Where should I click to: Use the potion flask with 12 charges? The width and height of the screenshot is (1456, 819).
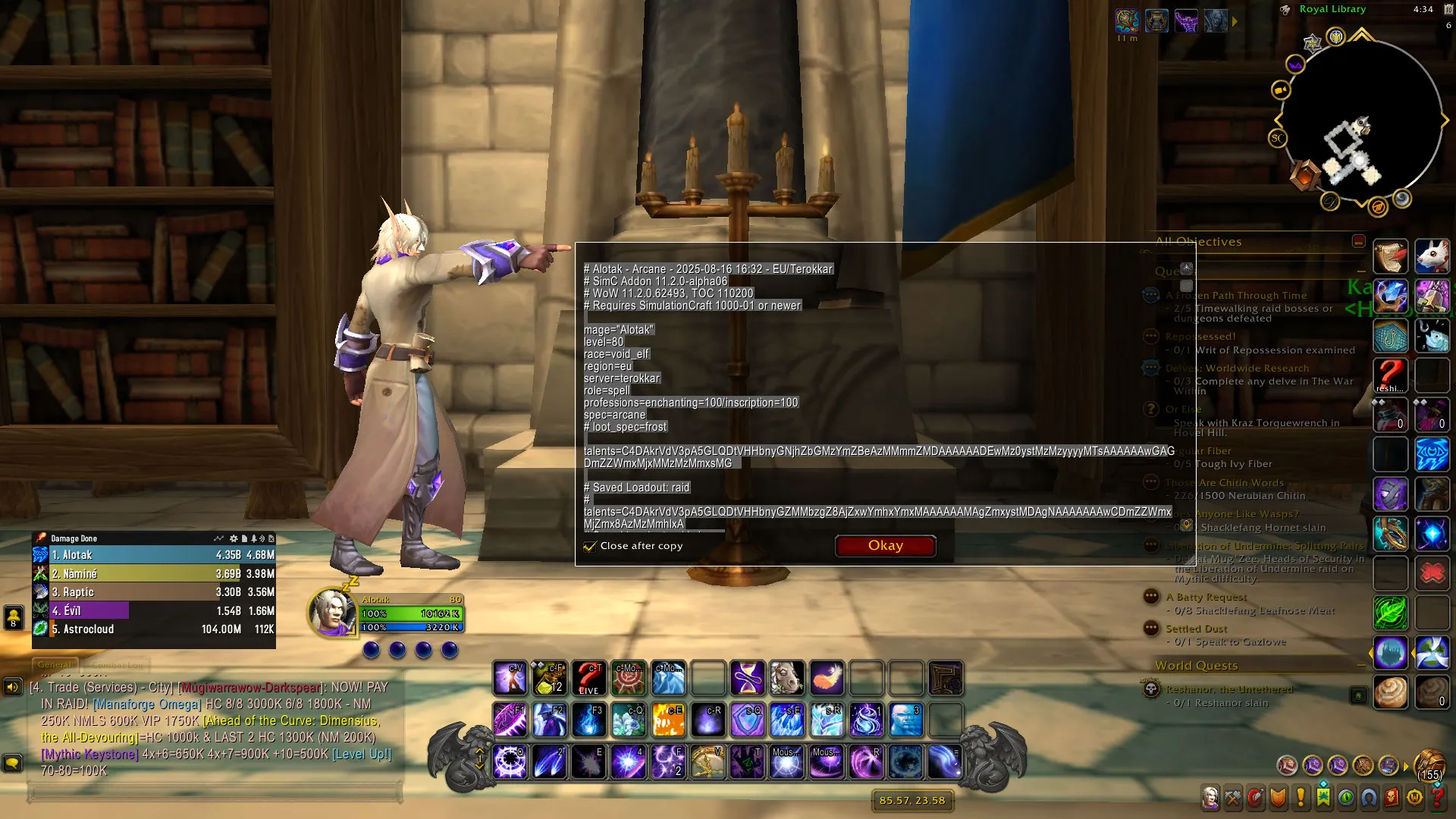[550, 678]
